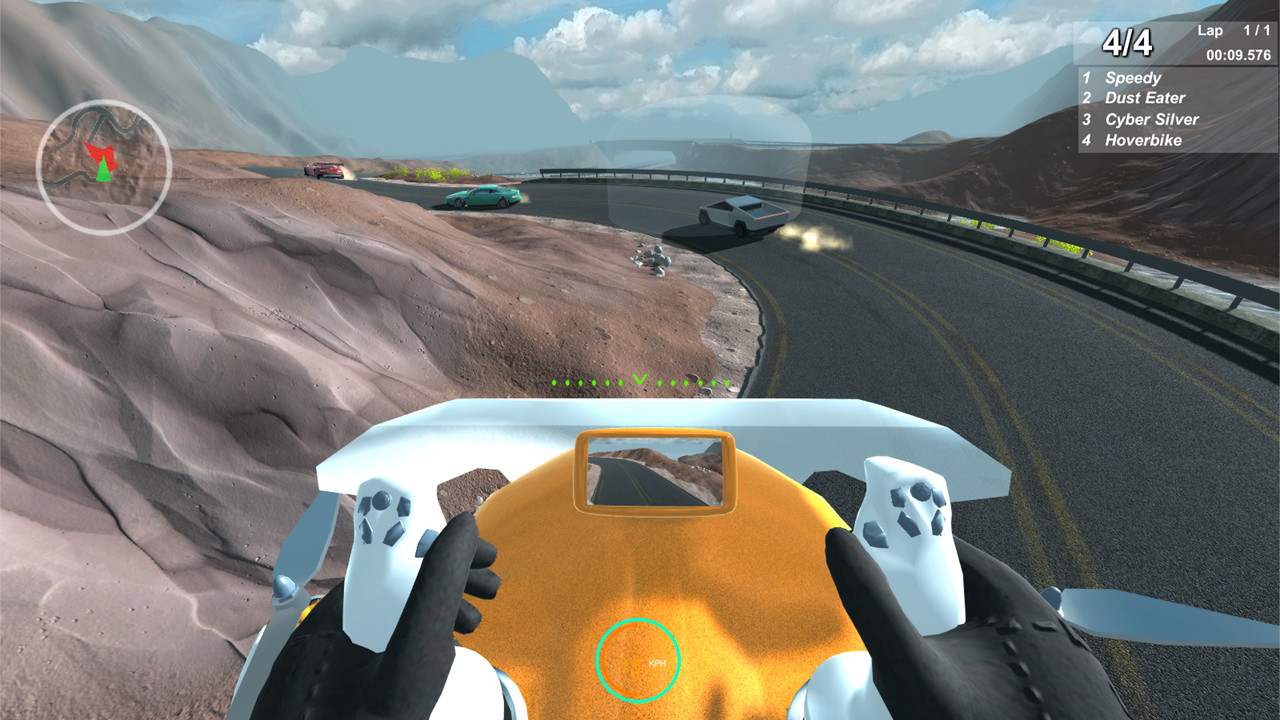Select Speedy in the leaderboard
Screen dimensions: 1280x720
point(1131,77)
